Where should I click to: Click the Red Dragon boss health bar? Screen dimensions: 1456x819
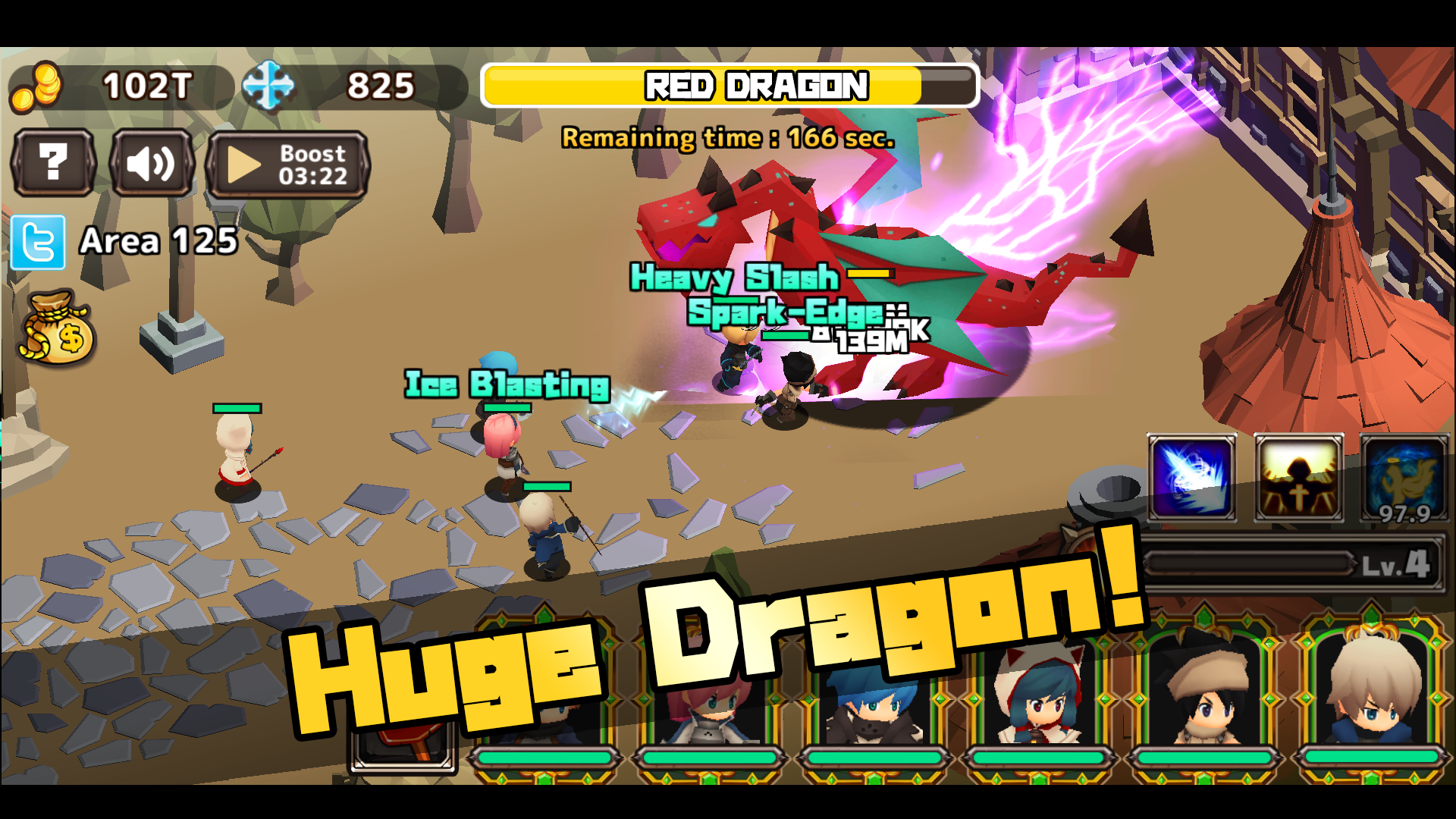(x=730, y=86)
